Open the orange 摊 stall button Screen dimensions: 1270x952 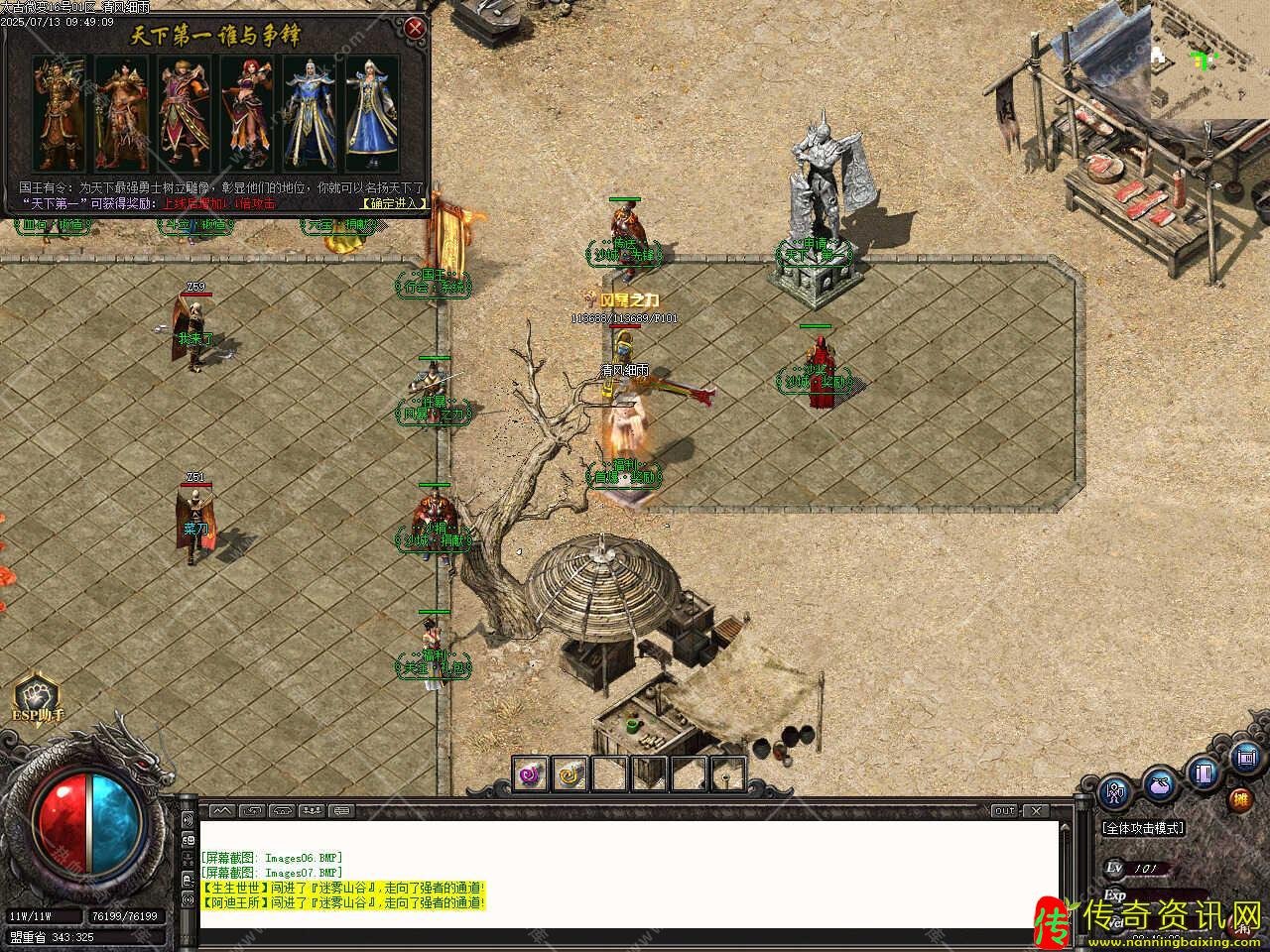(x=1240, y=799)
